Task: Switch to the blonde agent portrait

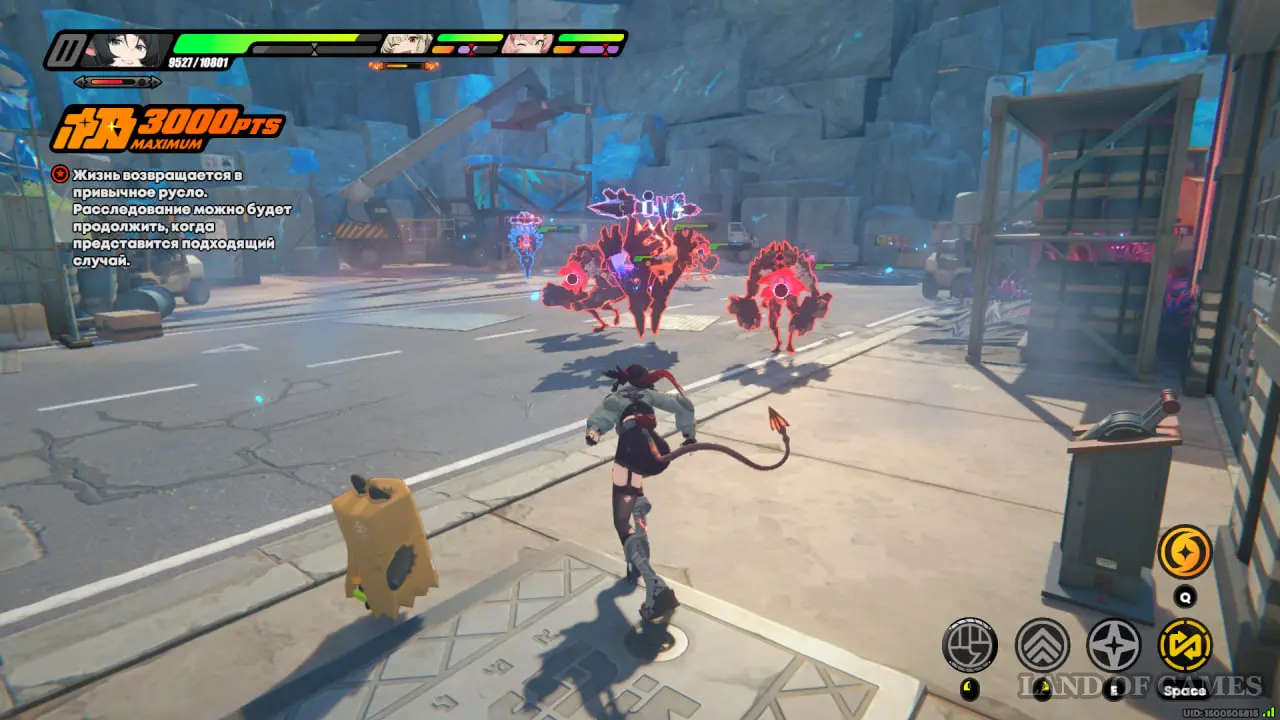Action: [x=406, y=43]
